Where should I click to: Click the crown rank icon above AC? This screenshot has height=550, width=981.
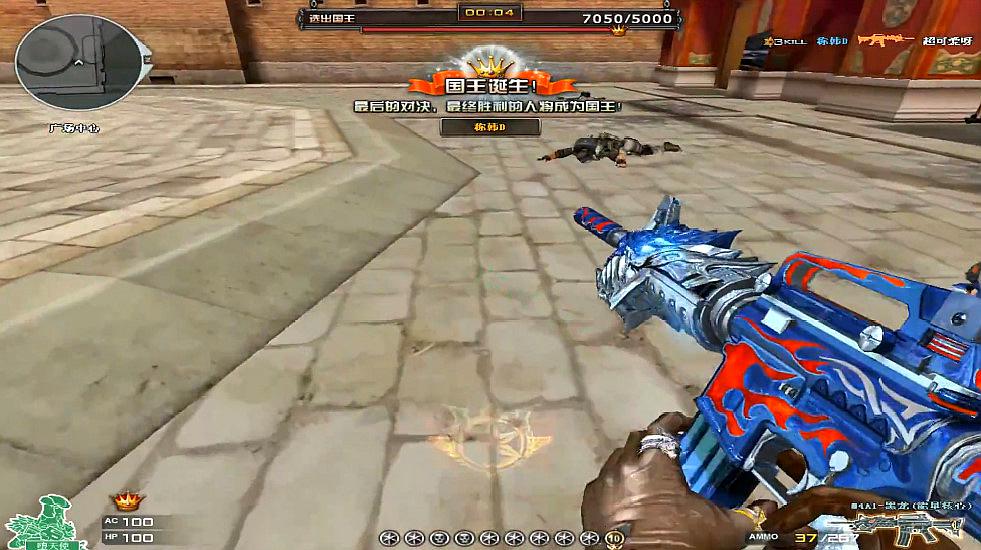[x=127, y=500]
